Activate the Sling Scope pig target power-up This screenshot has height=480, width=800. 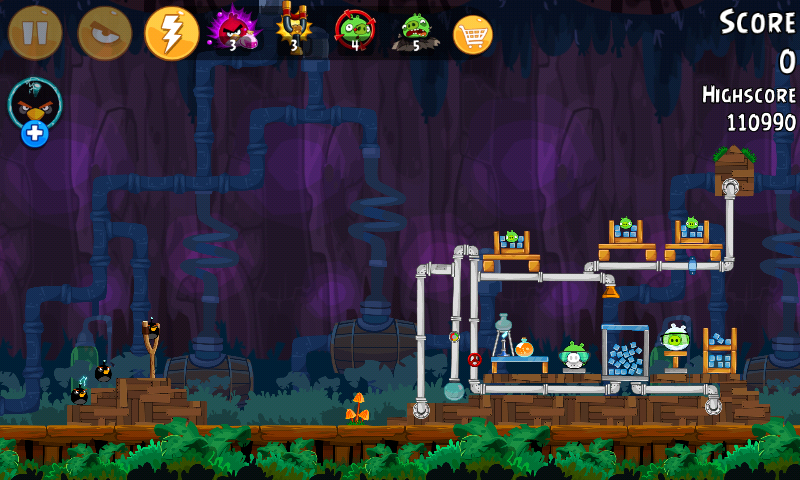(x=354, y=32)
